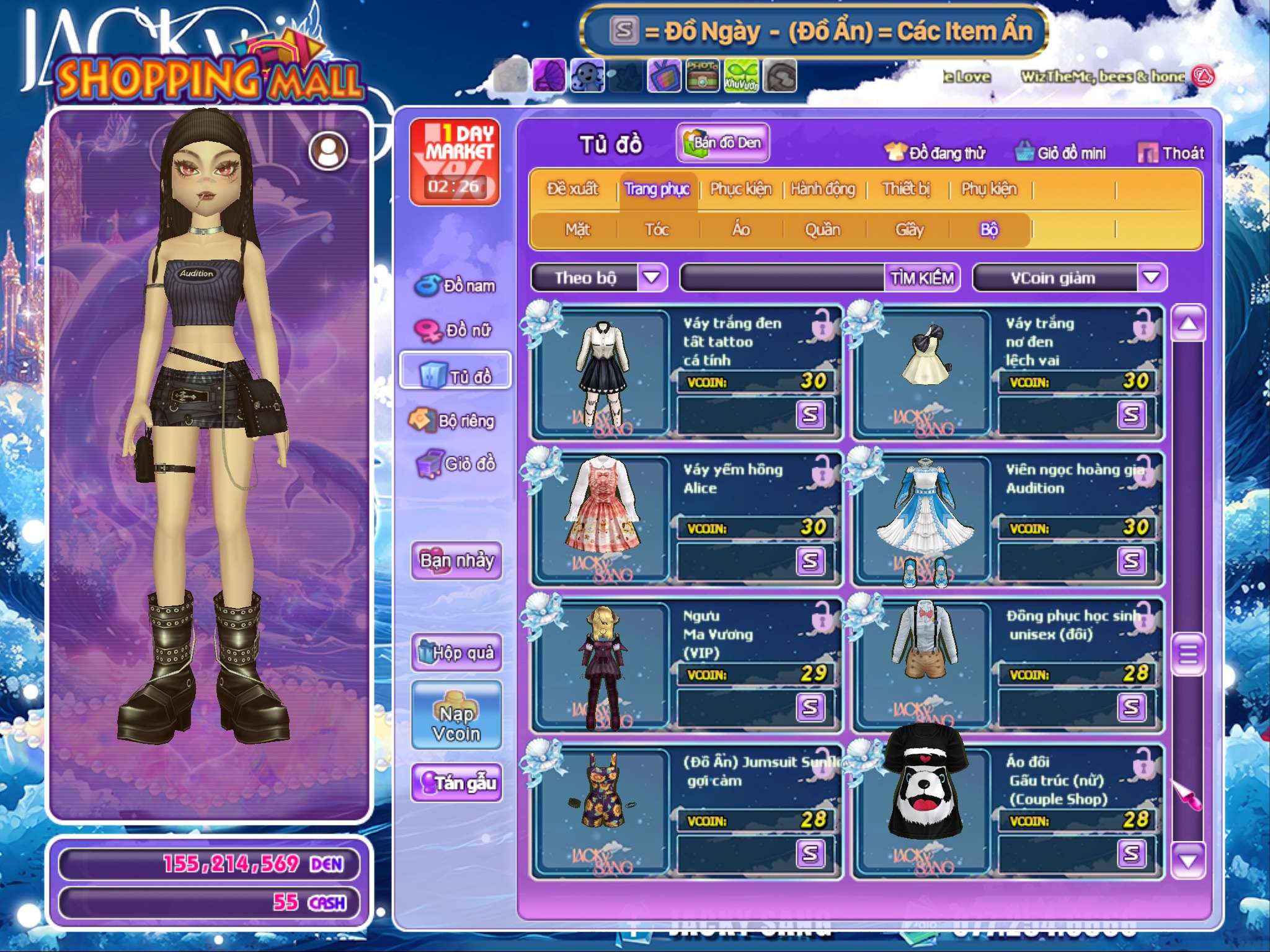Viewport: 1270px width, 952px height.
Task: Open the Giỏ đồ mini basket
Action: (1061, 153)
